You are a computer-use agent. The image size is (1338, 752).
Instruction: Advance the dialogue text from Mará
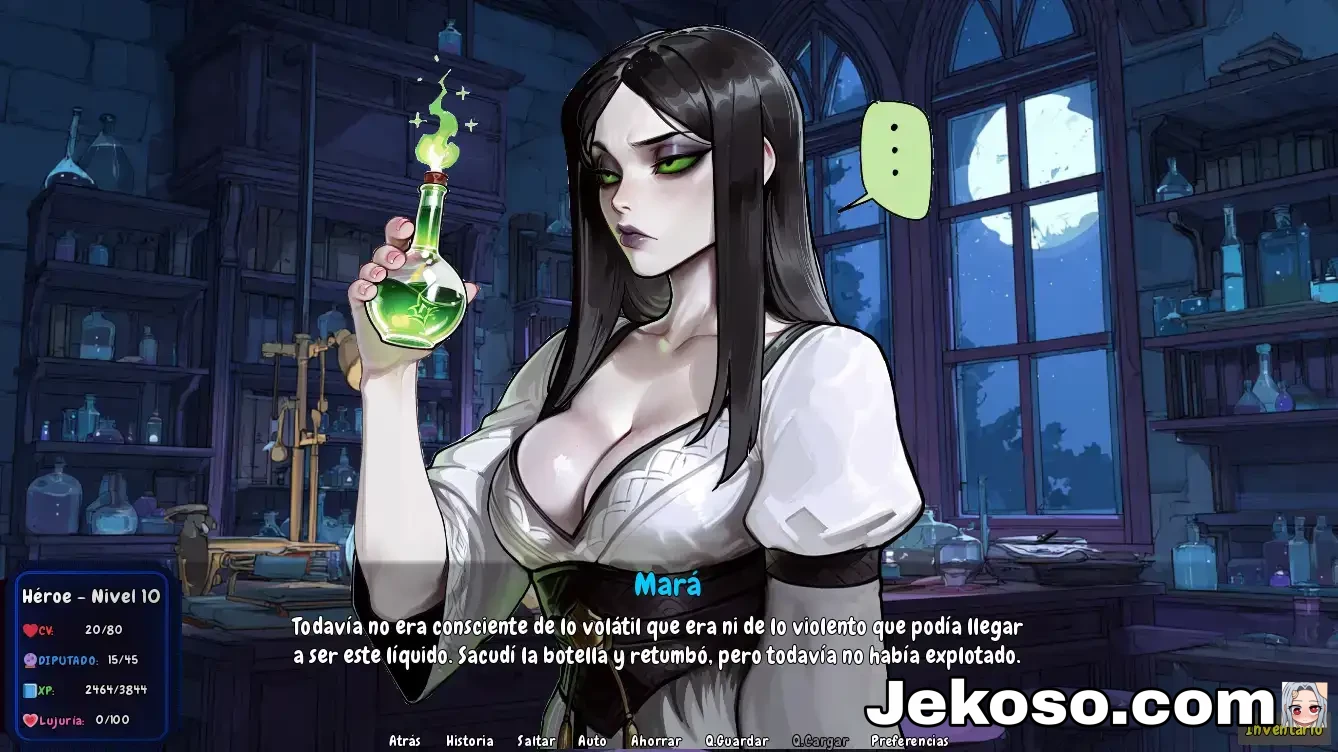[656, 642]
